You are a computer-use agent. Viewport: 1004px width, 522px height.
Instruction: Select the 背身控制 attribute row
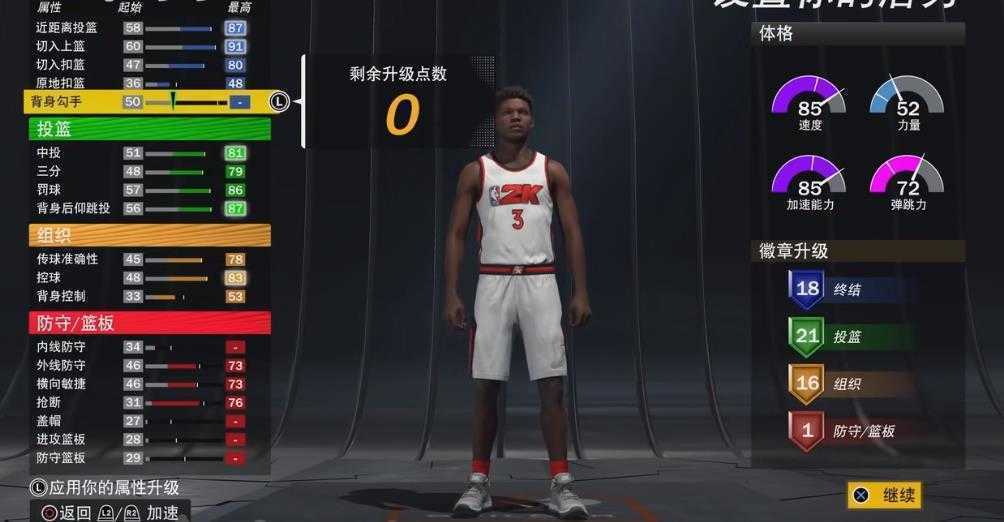(140, 296)
